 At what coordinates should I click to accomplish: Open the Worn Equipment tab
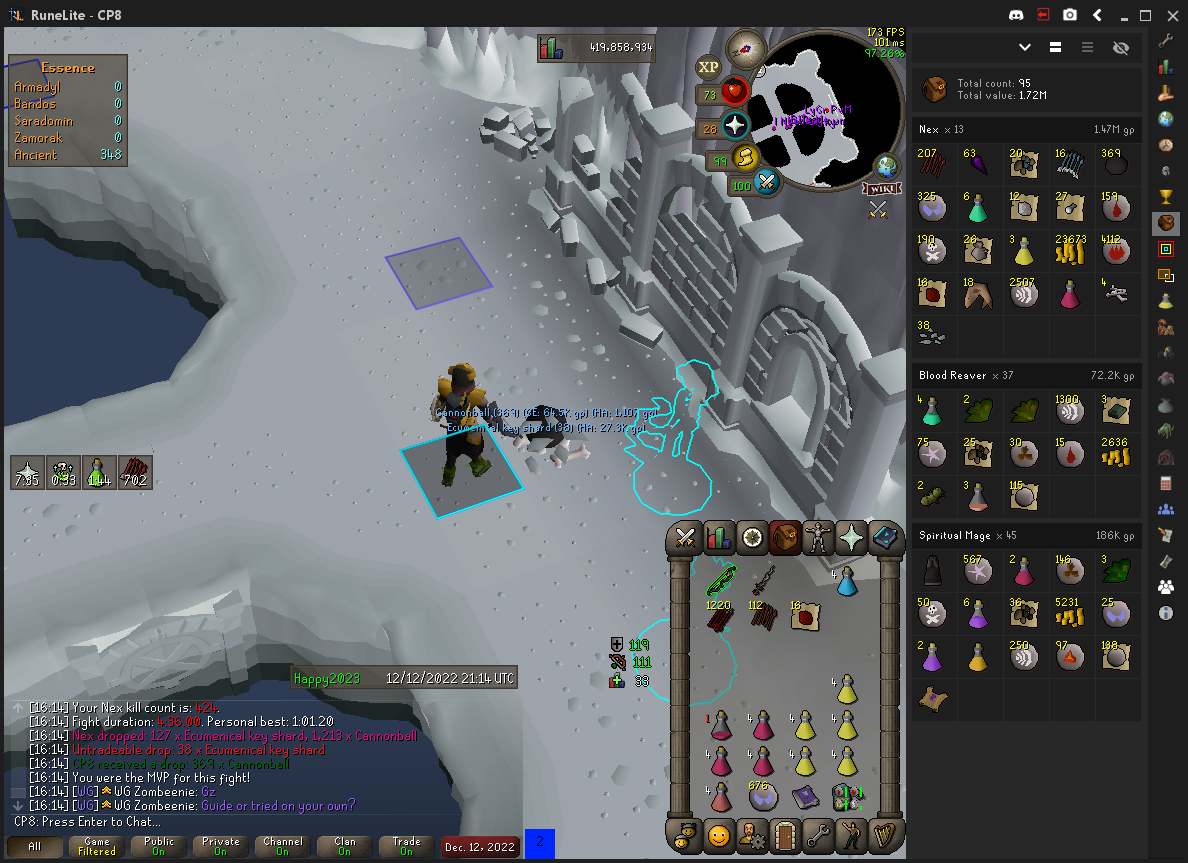(819, 538)
